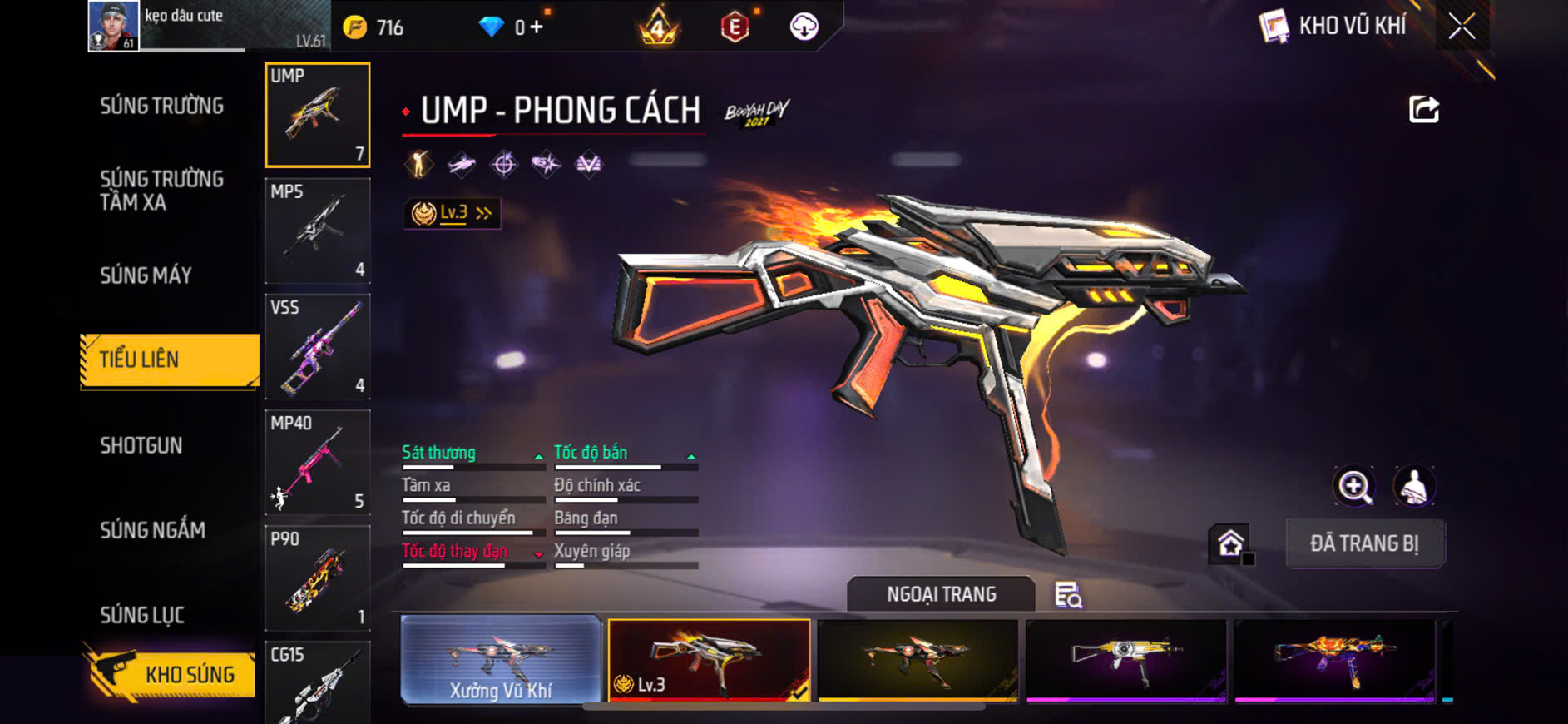Select the Súng Máy category
The image size is (1568, 724).
pyautogui.click(x=146, y=275)
